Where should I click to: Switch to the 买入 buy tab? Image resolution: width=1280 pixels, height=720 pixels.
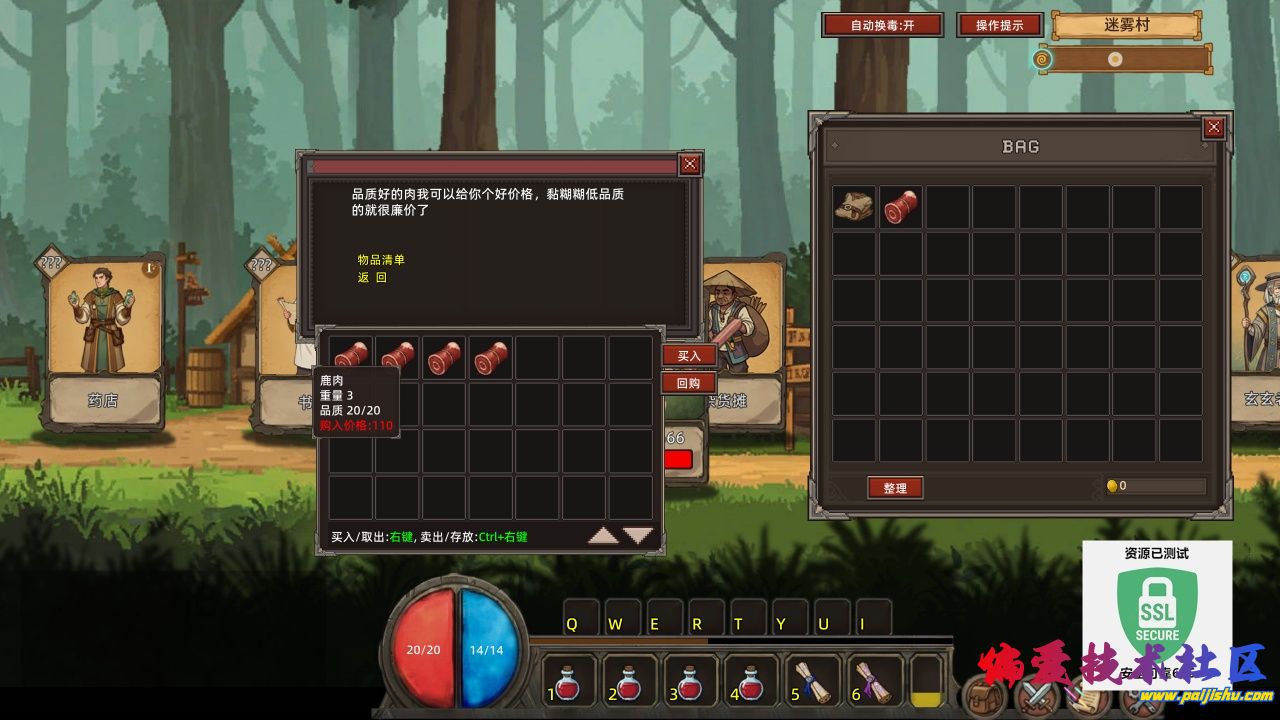point(689,355)
